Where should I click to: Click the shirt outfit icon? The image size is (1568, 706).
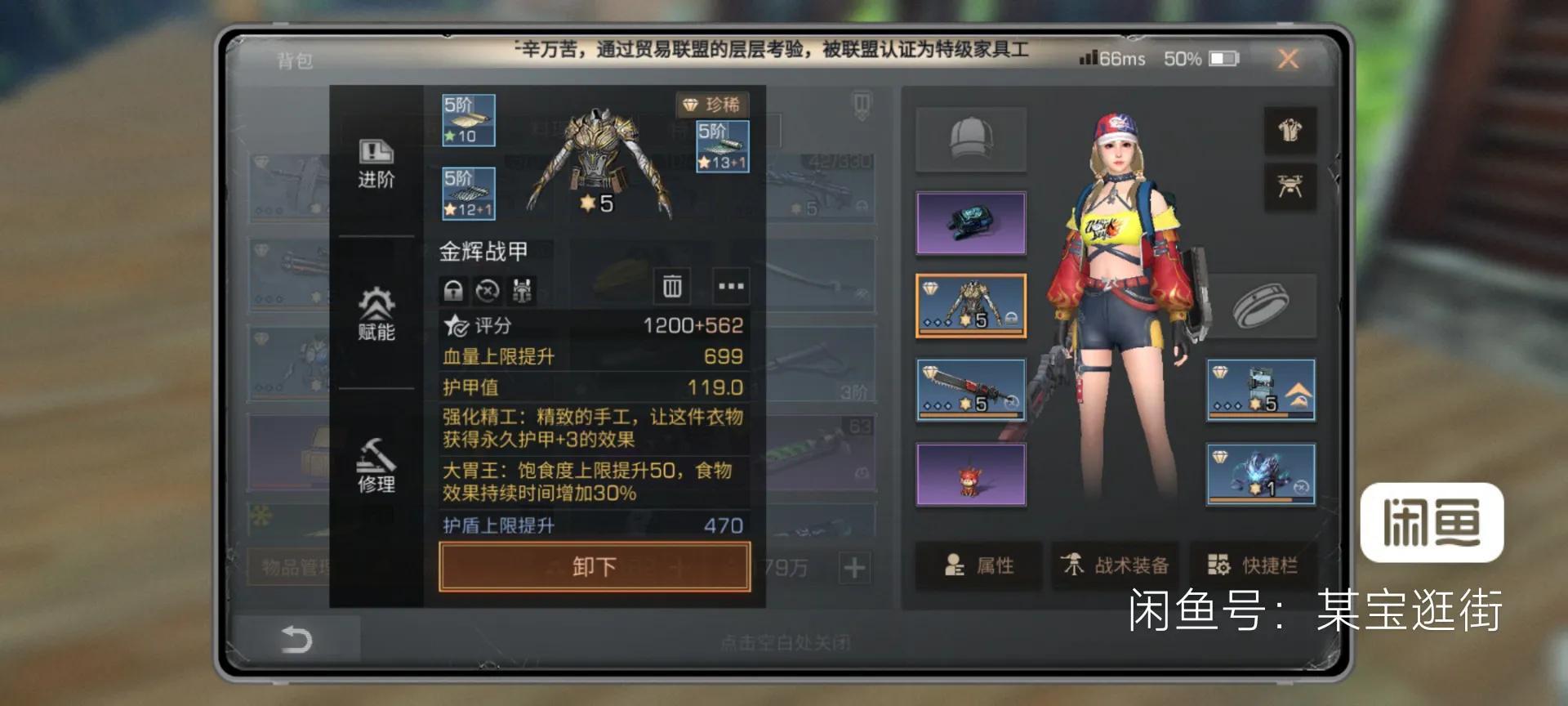[1290, 131]
